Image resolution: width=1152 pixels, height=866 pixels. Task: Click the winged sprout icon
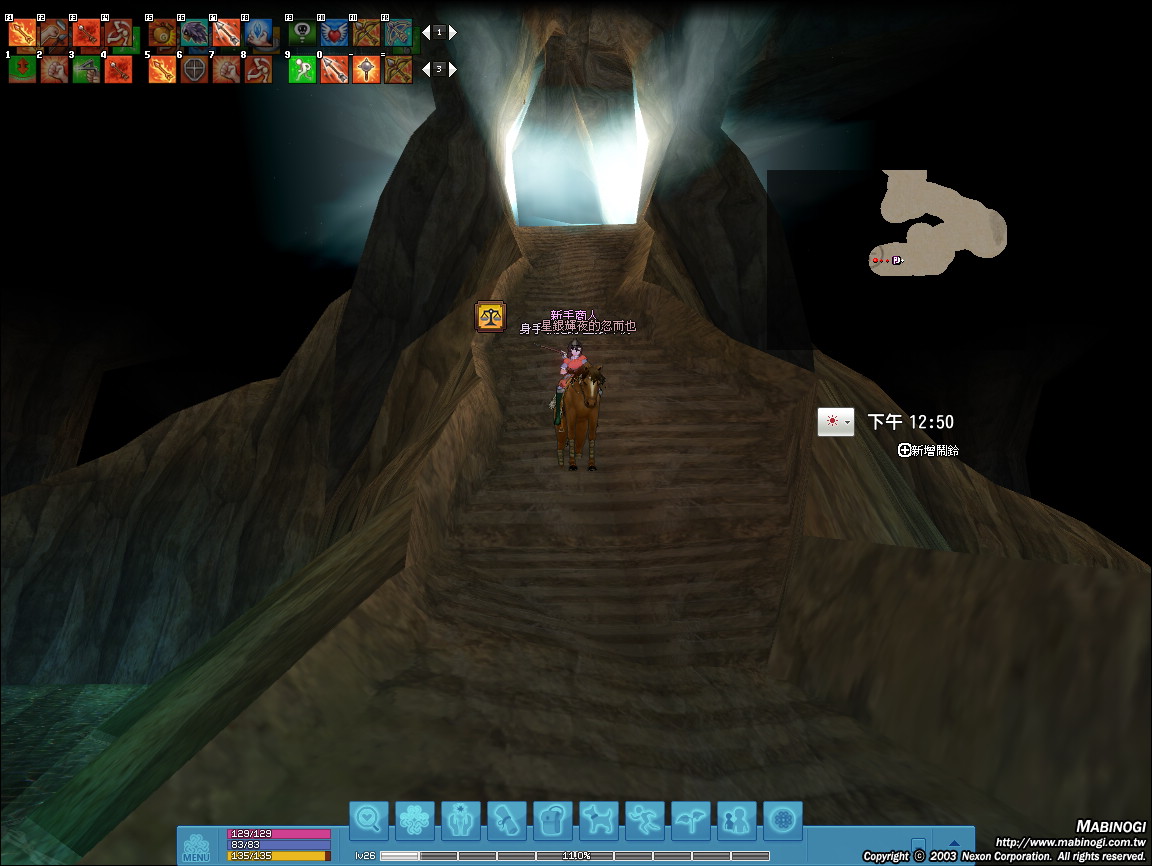click(x=691, y=820)
